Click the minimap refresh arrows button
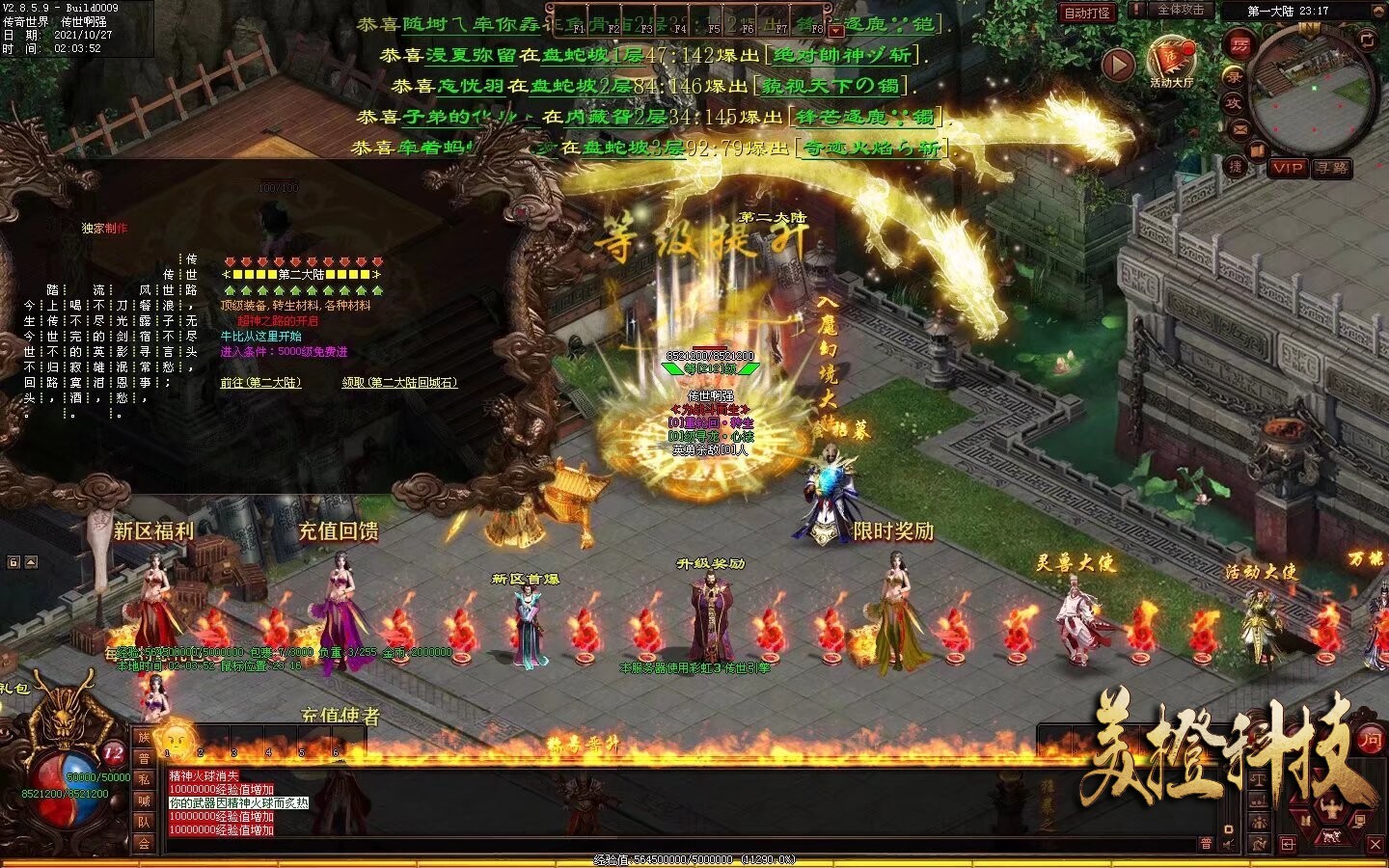Screen dimensions: 1389x868 1367,39
